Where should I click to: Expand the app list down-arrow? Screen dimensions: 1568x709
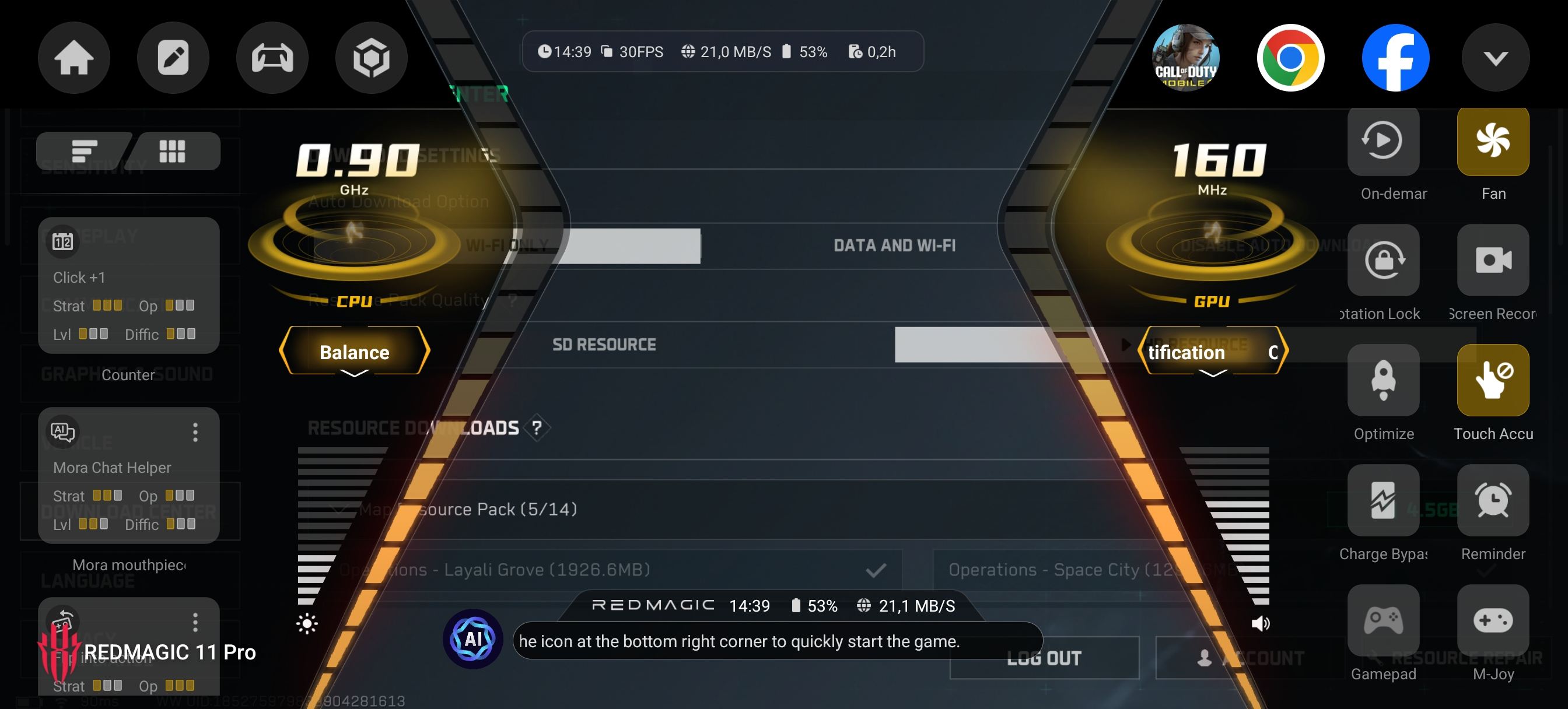[x=1495, y=58]
